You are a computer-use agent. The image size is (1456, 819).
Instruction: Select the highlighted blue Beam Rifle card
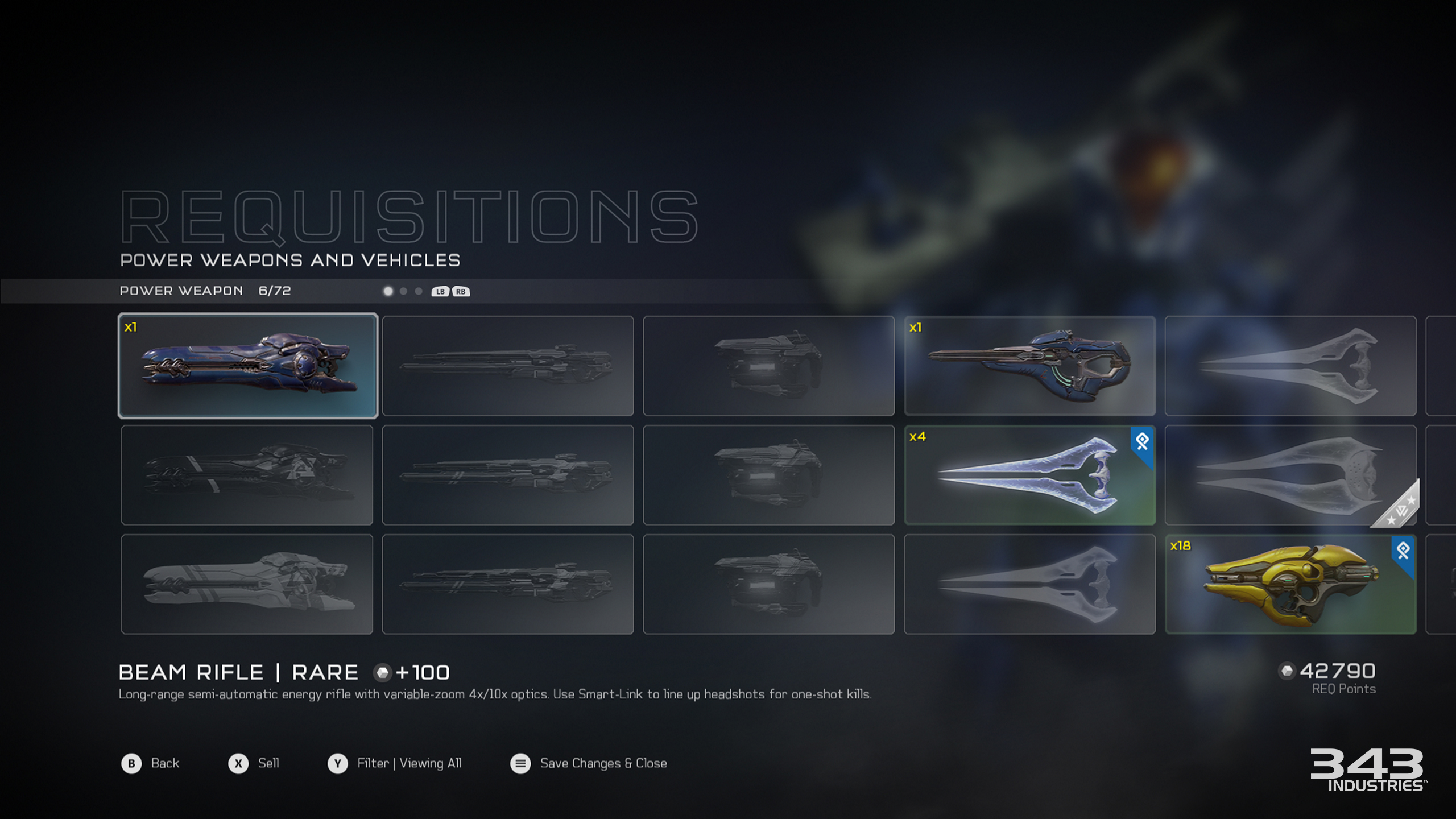(247, 366)
